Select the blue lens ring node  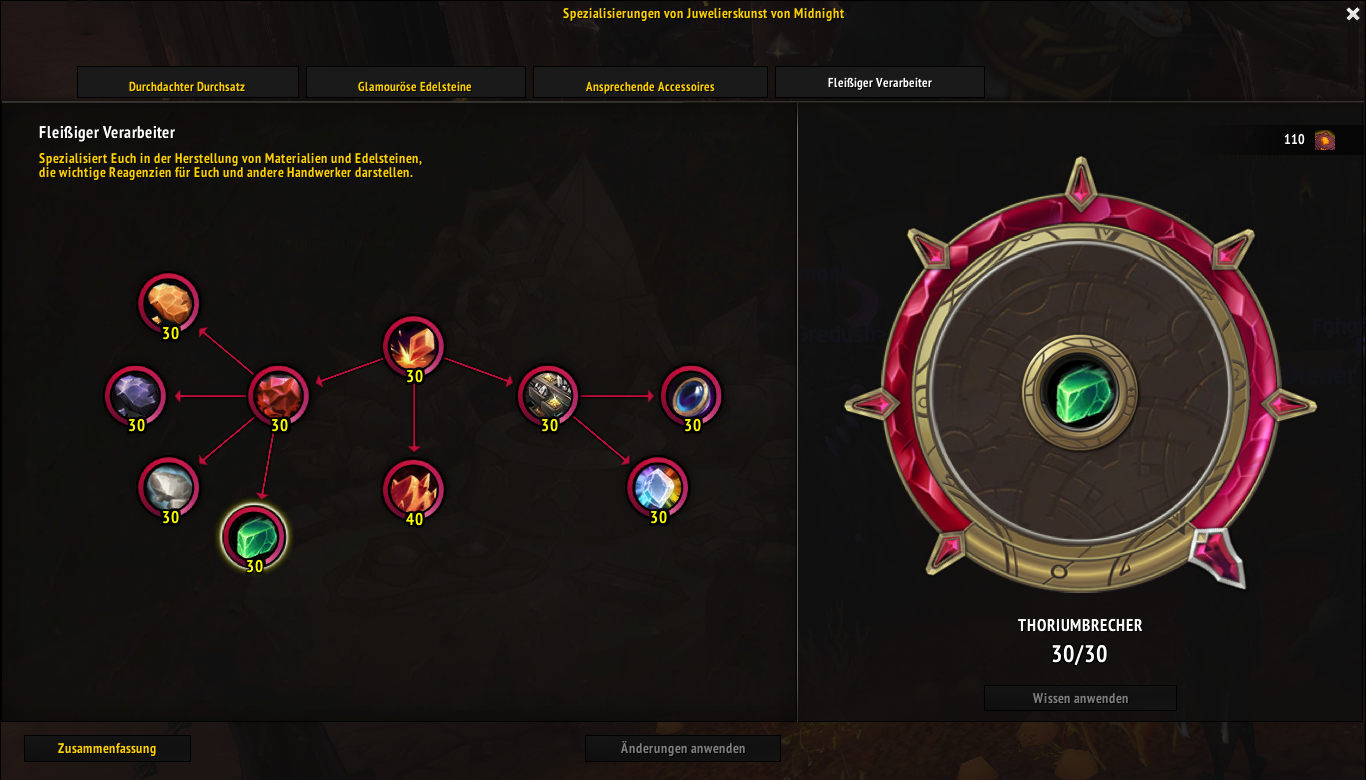691,395
